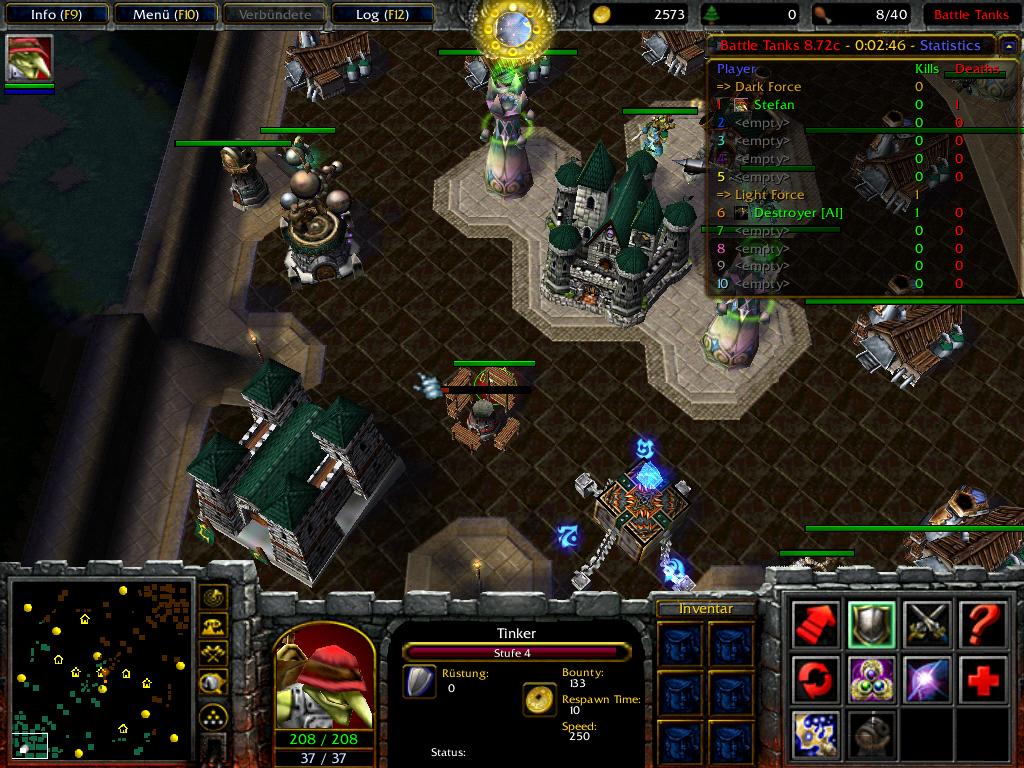Select the Tinker hero icon at top left
The image size is (1024, 768).
click(29, 58)
